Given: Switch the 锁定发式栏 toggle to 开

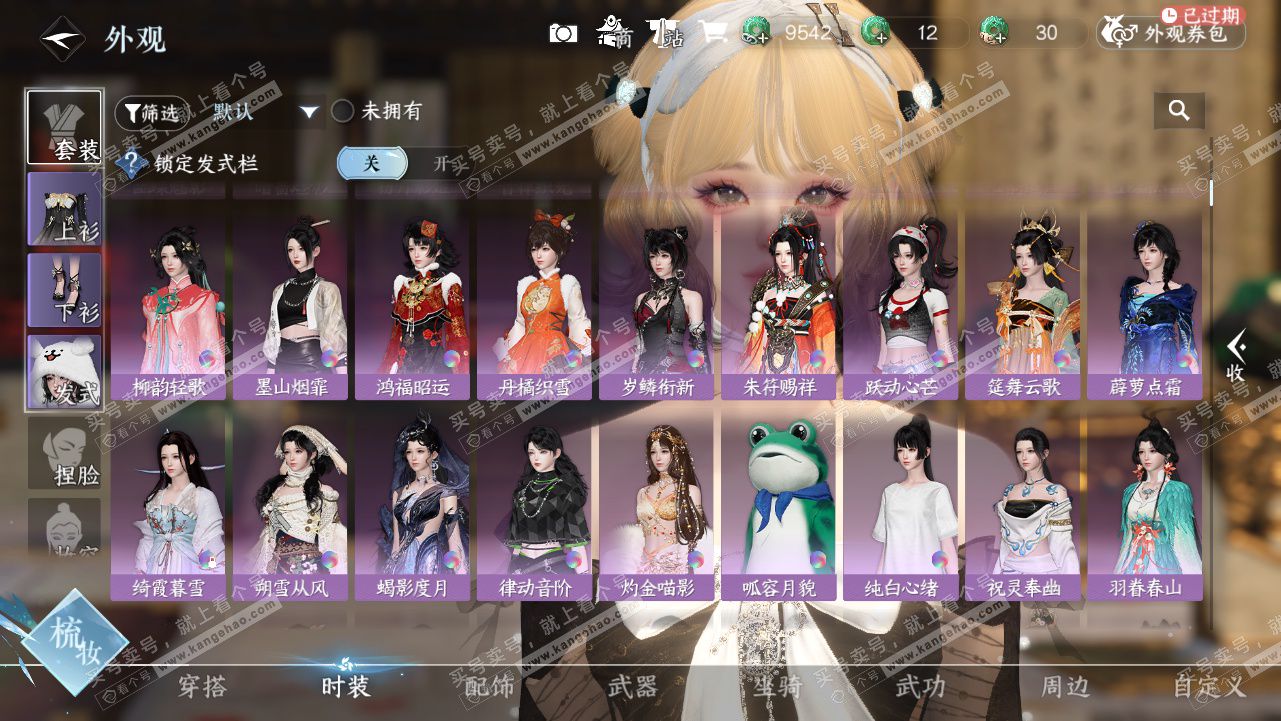Looking at the screenshot, I should (x=441, y=163).
